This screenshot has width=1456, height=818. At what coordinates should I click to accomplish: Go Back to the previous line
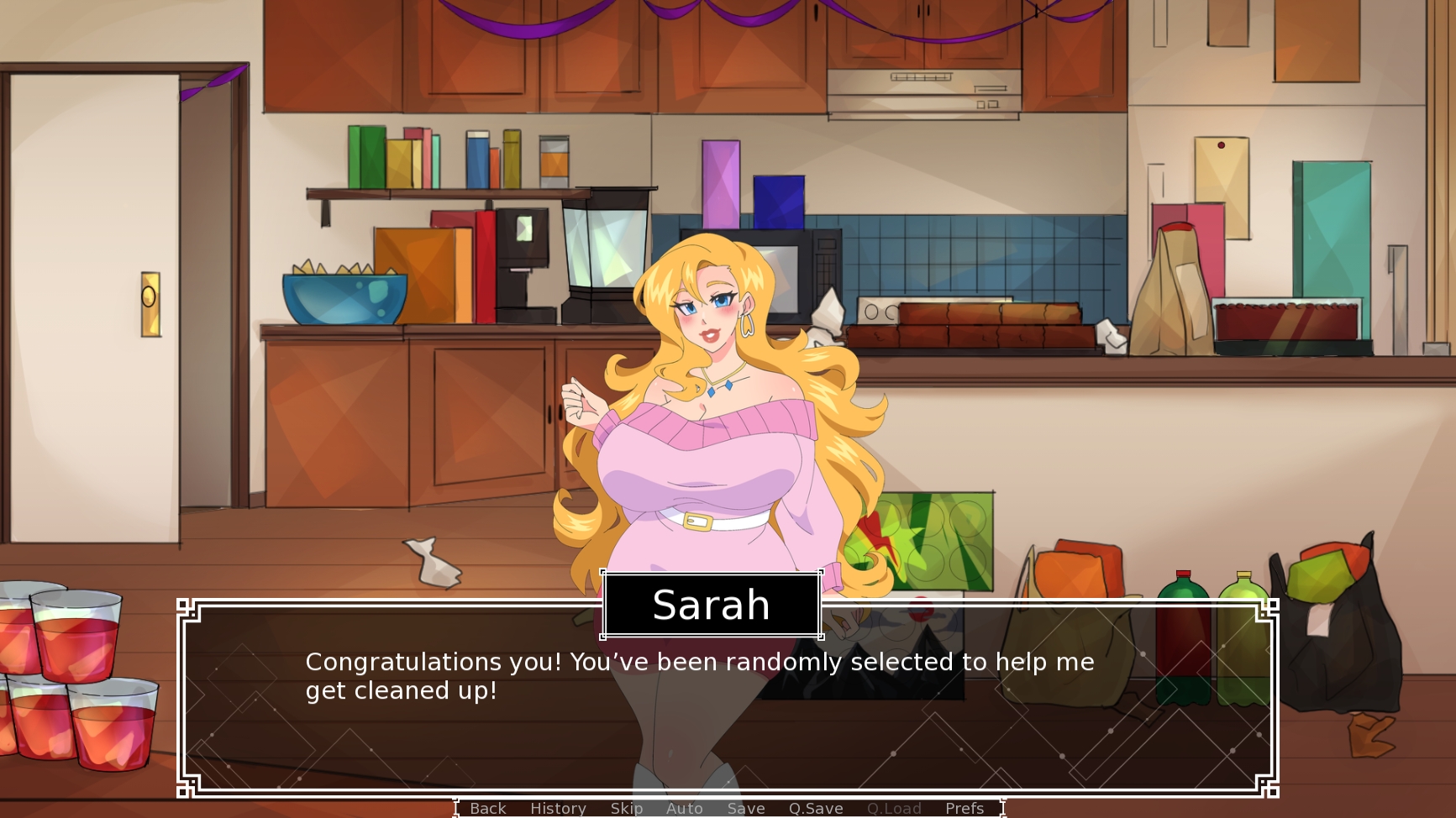[x=487, y=808]
